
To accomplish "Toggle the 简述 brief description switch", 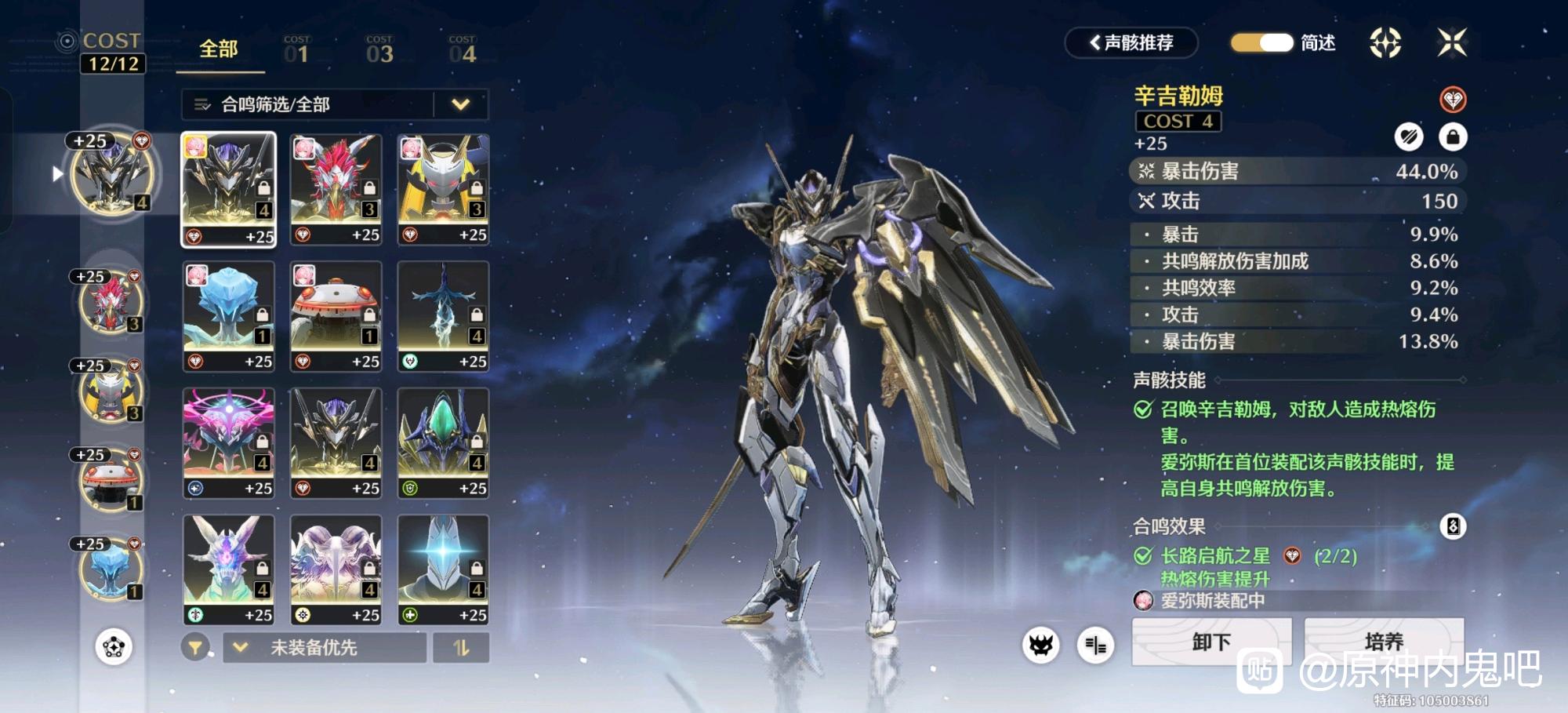I will click(x=1261, y=42).
